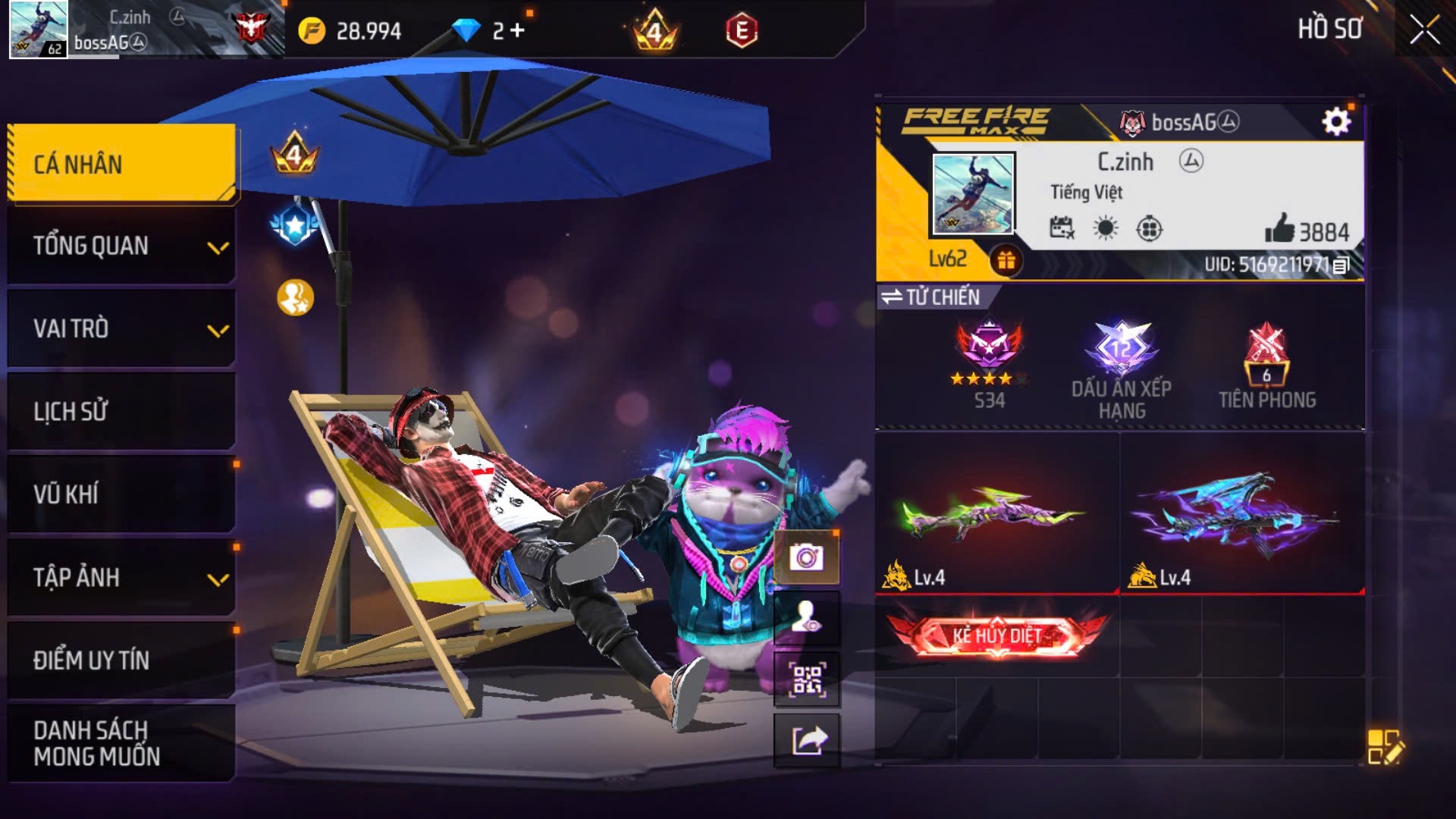Add diamonds with the plus button
Image resolution: width=1456 pixels, height=819 pixels.
[x=518, y=30]
